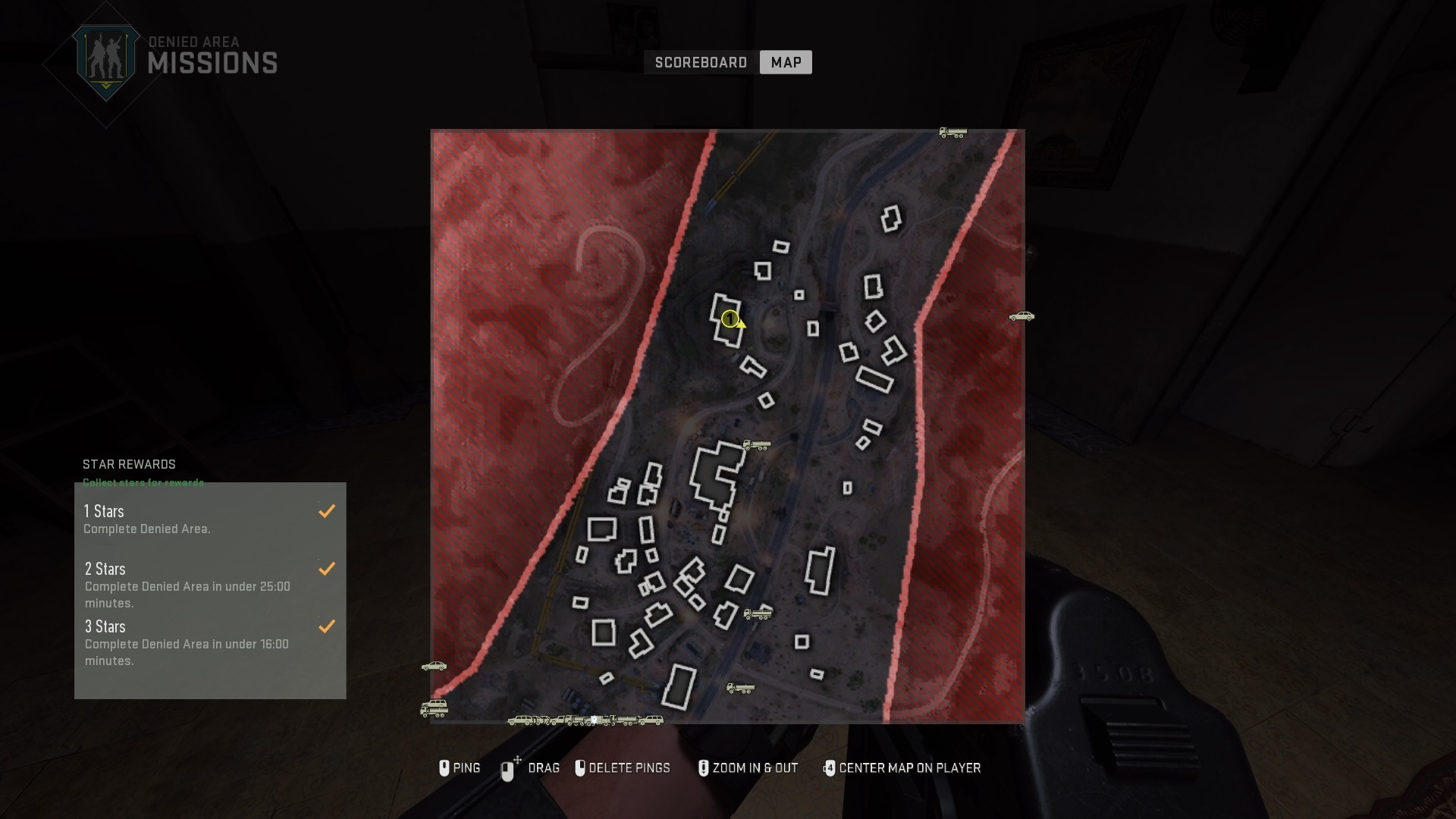The height and width of the screenshot is (819, 1456).
Task: Select the player marker numbered 1 on map
Action: tap(730, 319)
